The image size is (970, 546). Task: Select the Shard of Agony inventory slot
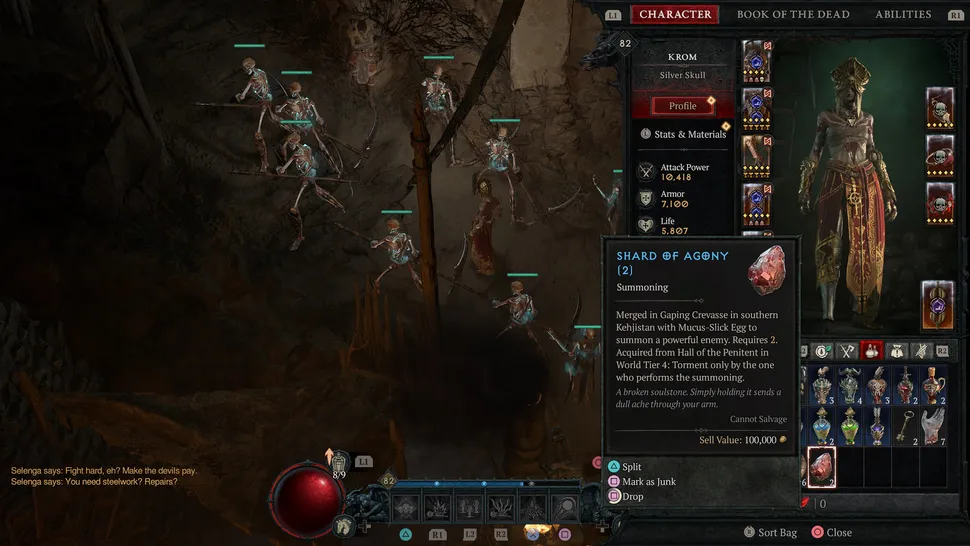(x=823, y=464)
